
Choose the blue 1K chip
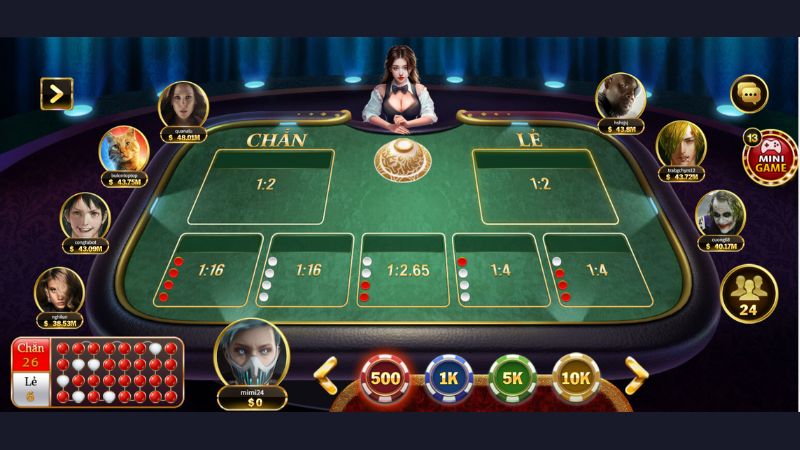[x=449, y=377]
